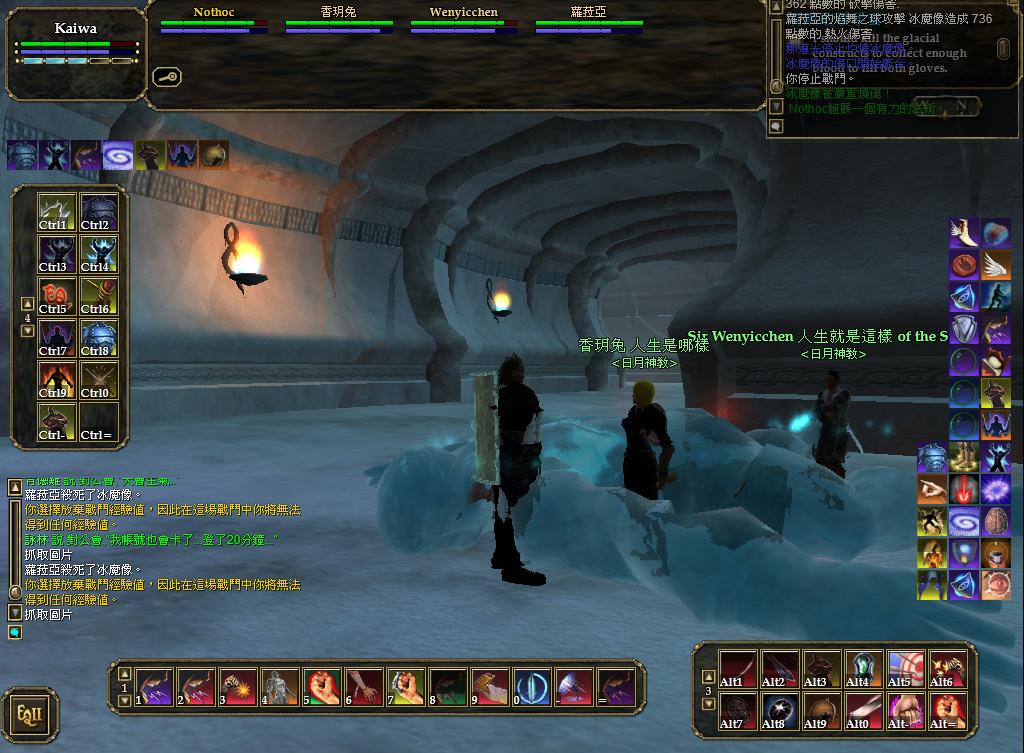Trigger the flaming figure ability on Ctrl9

57,380
